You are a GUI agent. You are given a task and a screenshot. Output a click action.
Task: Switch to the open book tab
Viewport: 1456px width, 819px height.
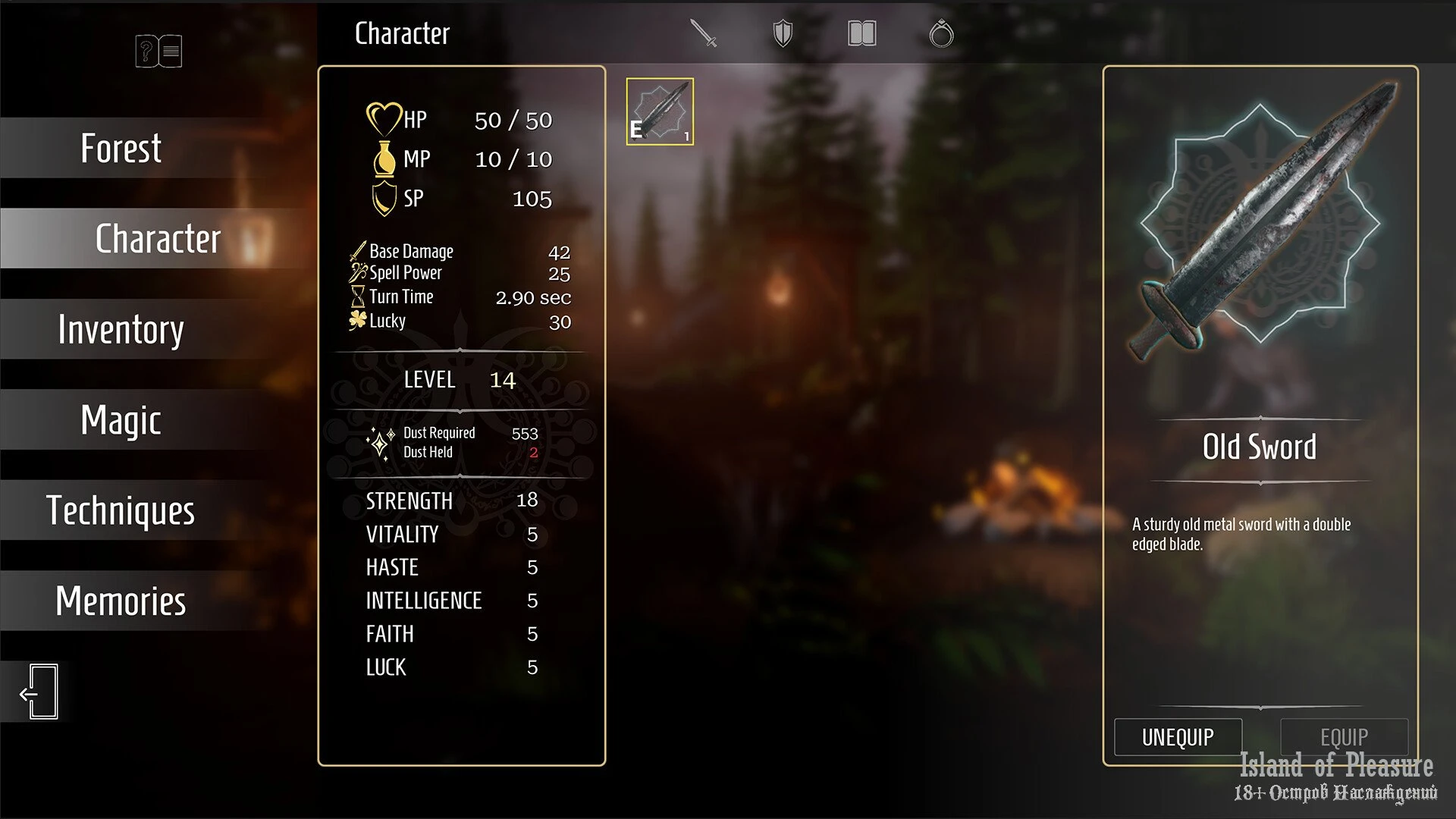(861, 33)
